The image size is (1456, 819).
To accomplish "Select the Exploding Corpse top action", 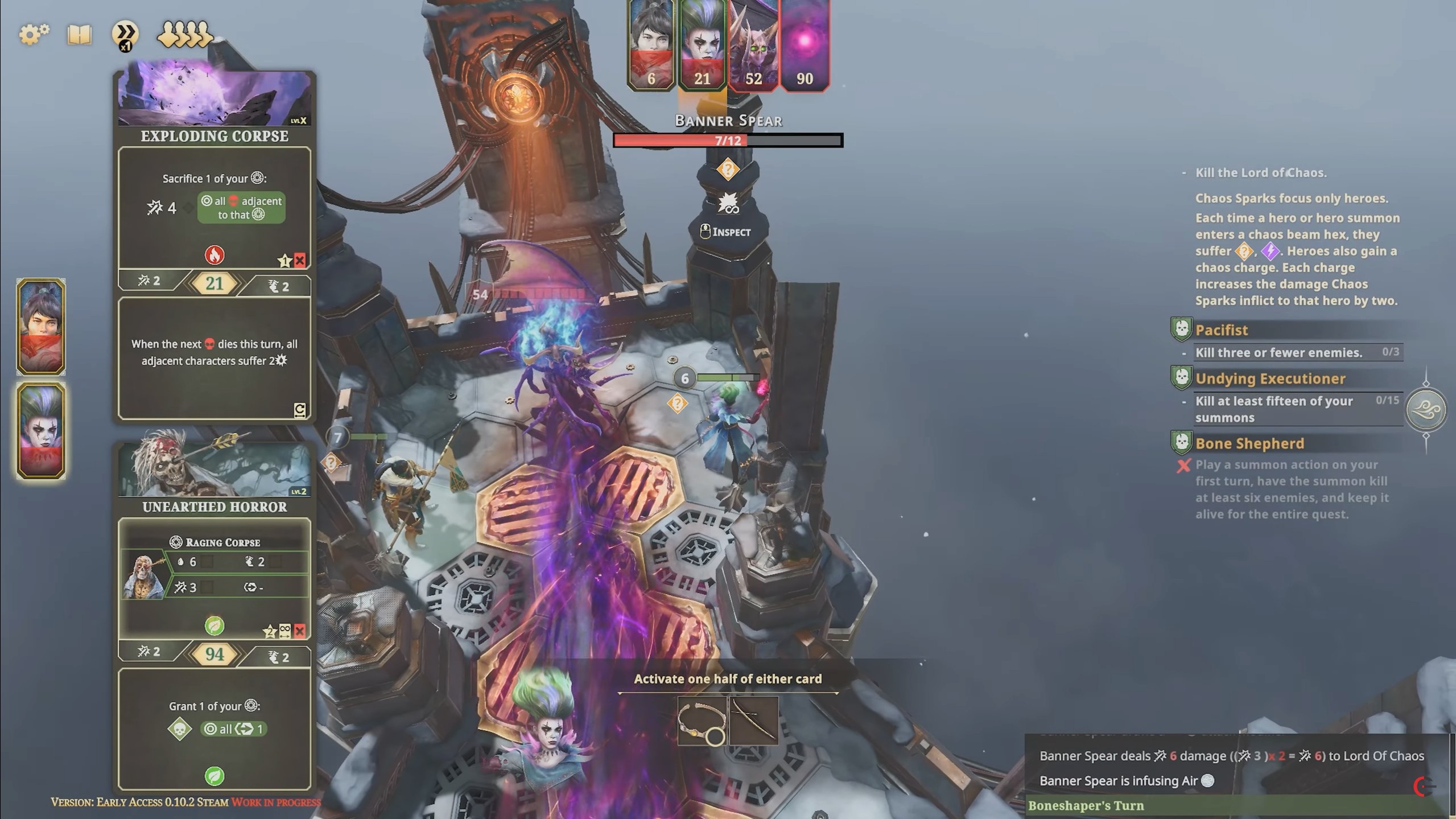I will tap(215, 208).
